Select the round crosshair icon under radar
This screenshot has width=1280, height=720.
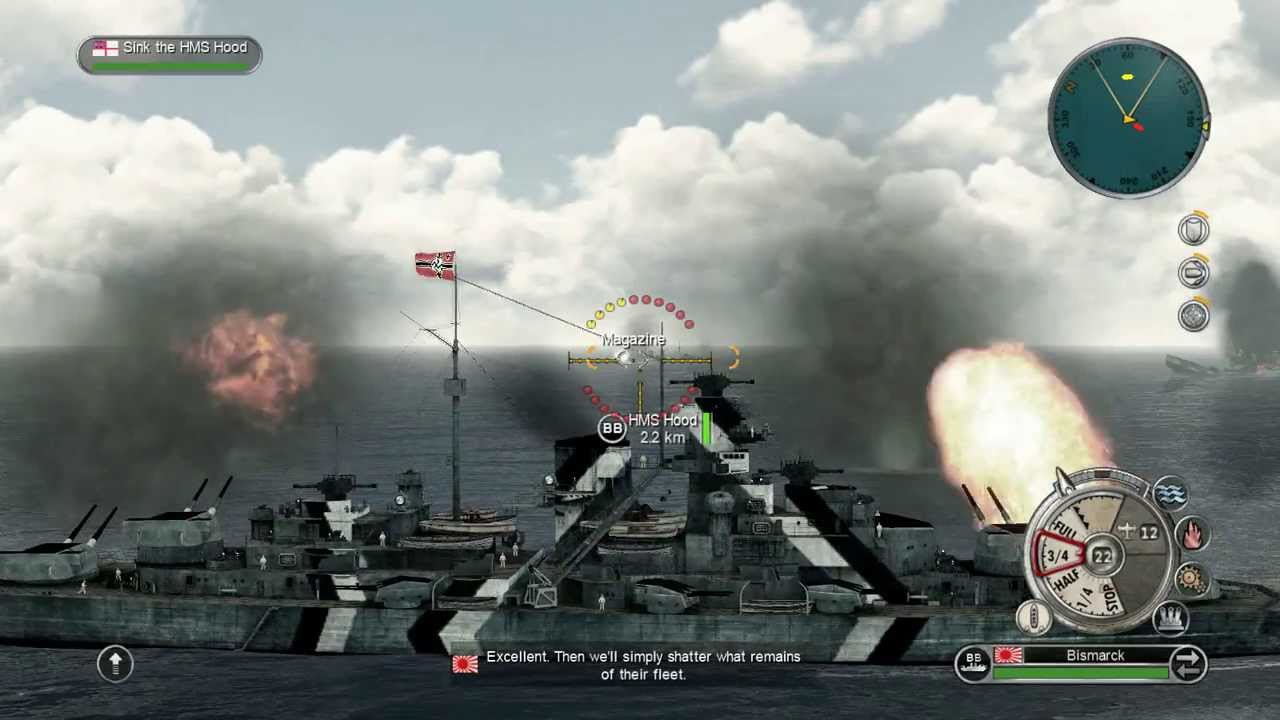pyautogui.click(x=1193, y=316)
